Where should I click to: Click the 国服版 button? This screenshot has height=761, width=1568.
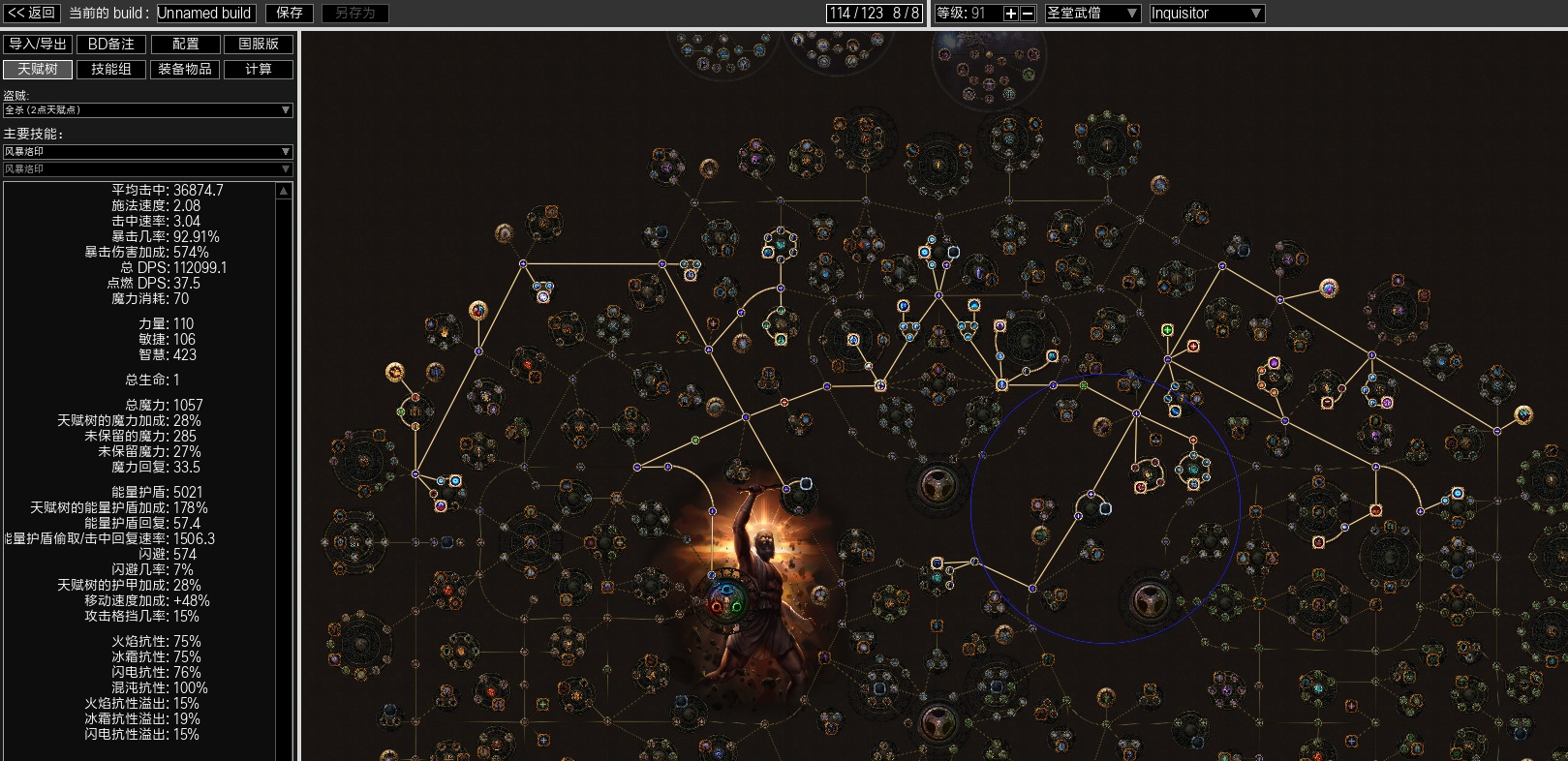click(x=259, y=44)
